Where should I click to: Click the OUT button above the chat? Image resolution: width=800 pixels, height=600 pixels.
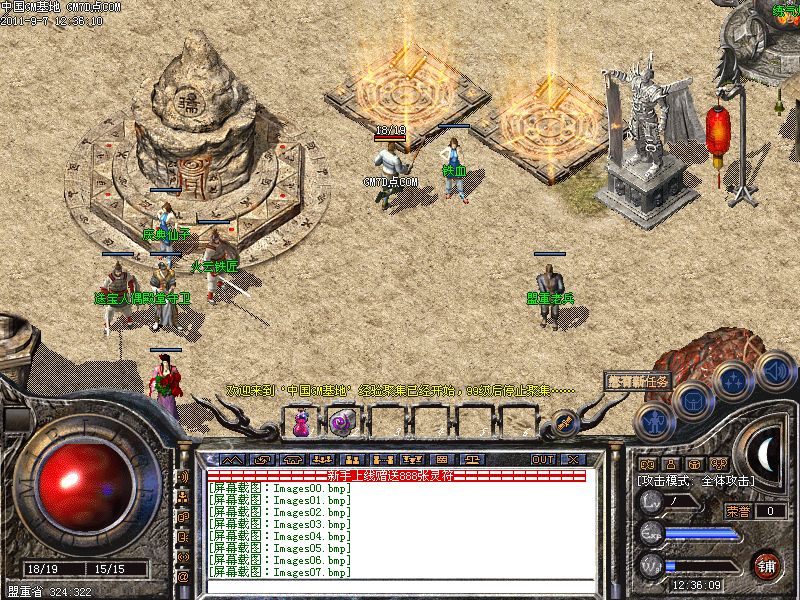click(x=542, y=459)
